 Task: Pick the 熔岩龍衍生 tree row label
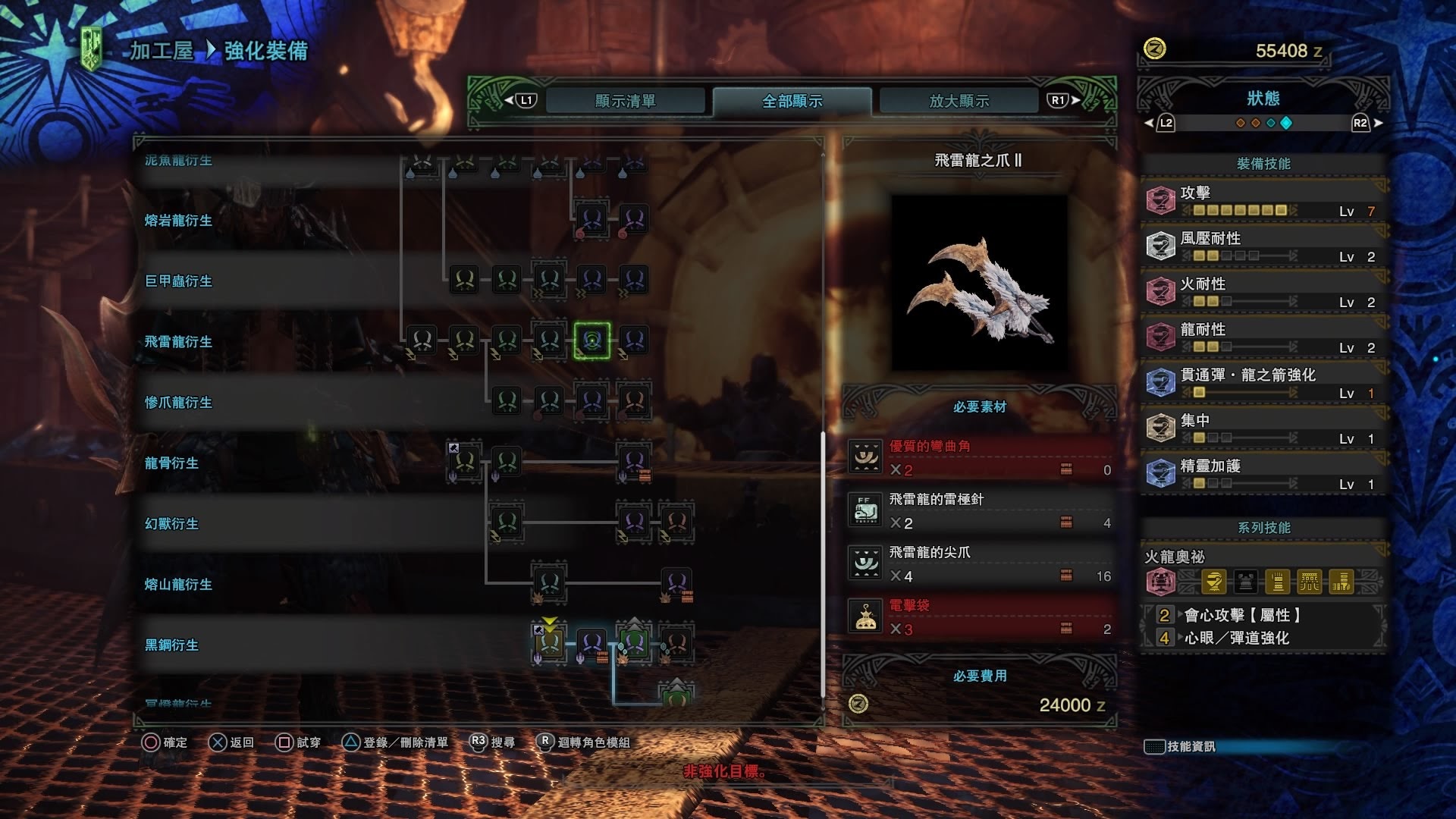click(178, 221)
